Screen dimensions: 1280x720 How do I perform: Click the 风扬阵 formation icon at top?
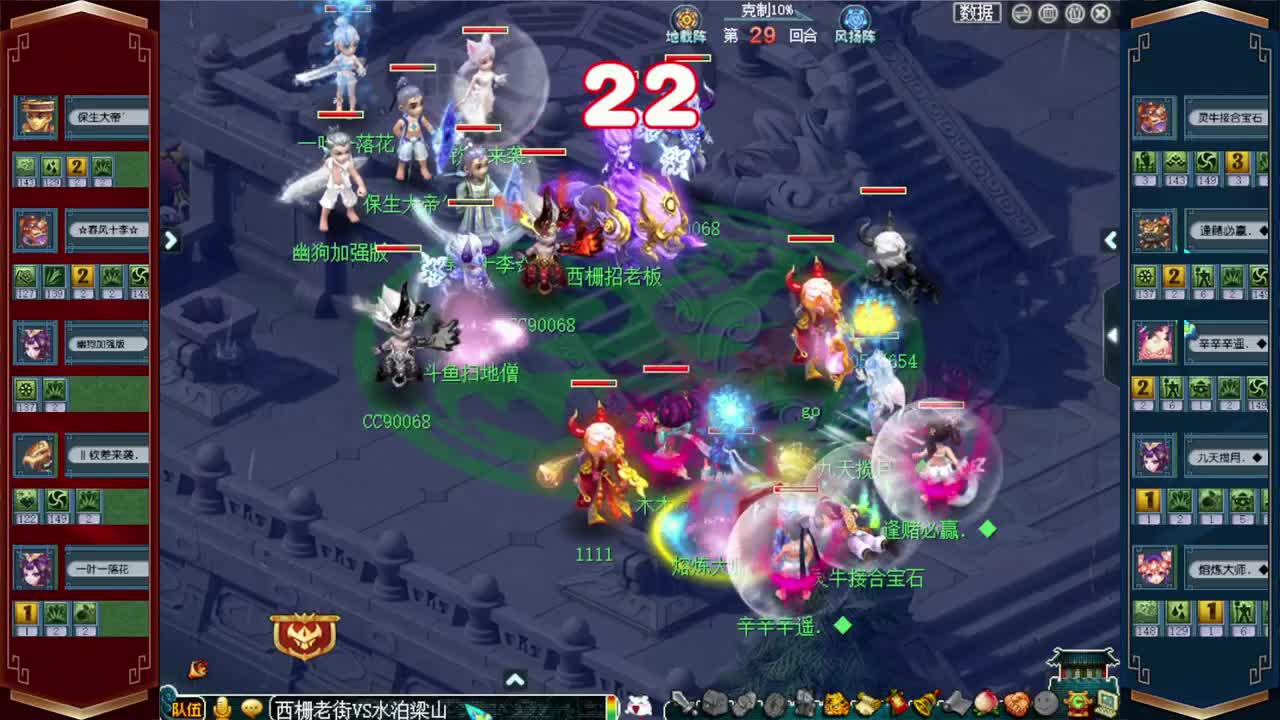click(855, 20)
